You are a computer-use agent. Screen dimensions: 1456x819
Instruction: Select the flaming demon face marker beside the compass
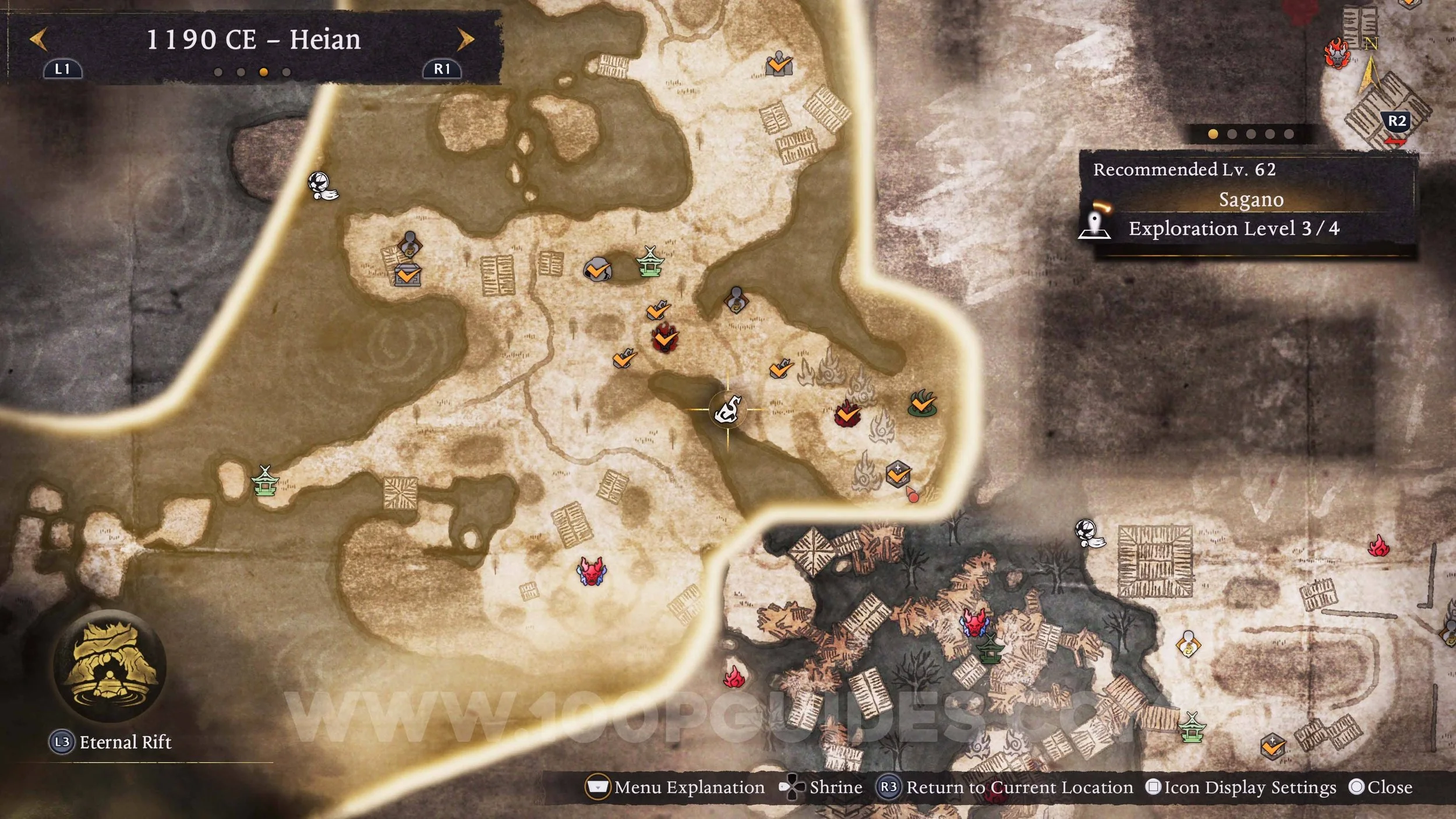click(x=1336, y=54)
